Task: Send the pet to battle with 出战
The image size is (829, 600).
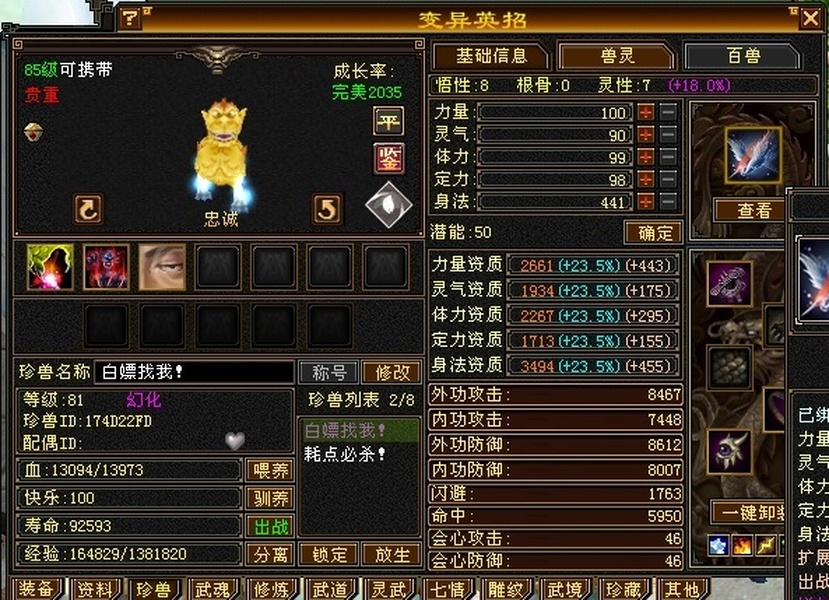Action: pyautogui.click(x=269, y=526)
